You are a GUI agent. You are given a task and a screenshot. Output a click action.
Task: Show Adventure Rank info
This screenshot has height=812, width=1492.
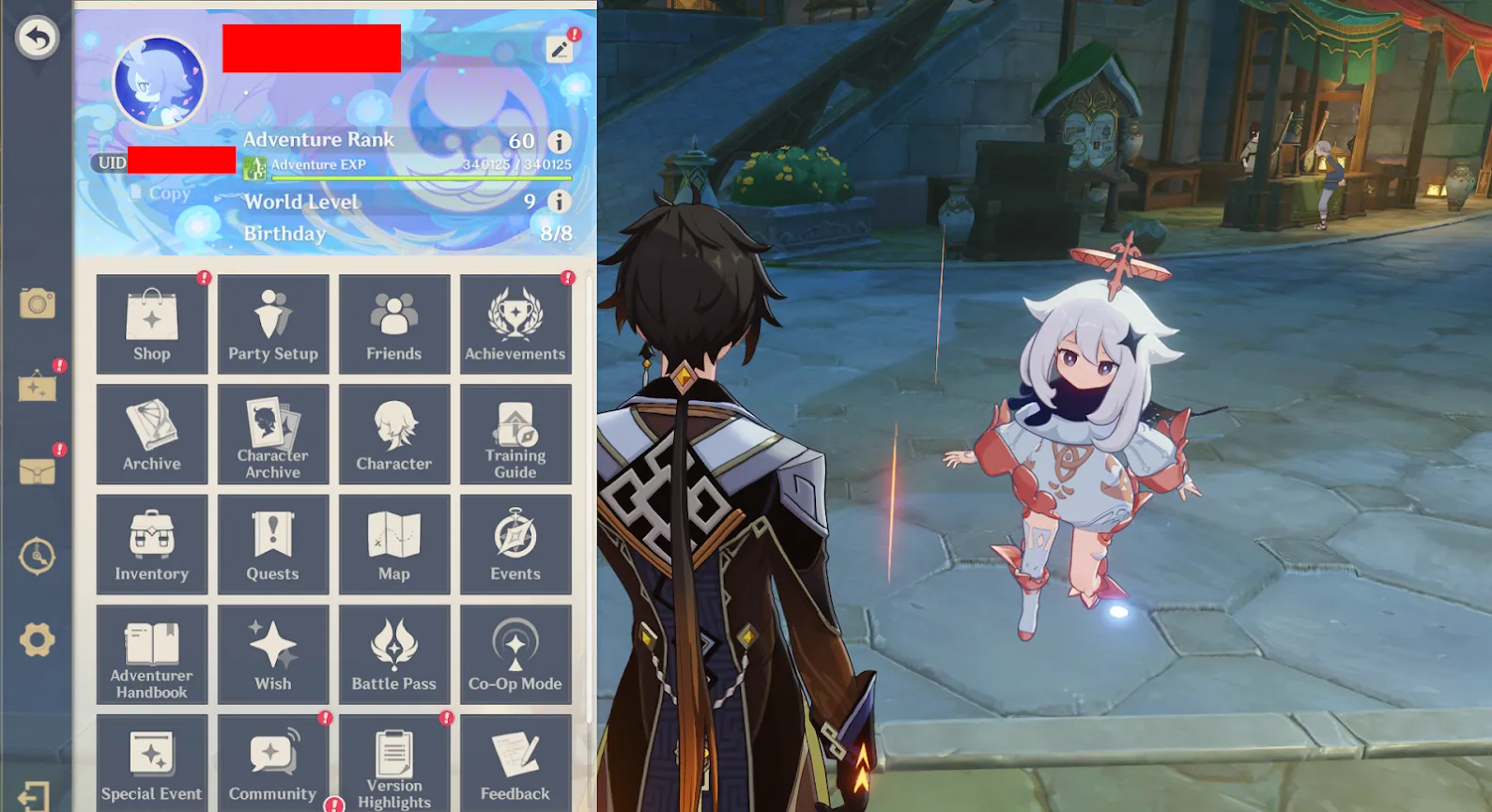pyautogui.click(x=560, y=142)
